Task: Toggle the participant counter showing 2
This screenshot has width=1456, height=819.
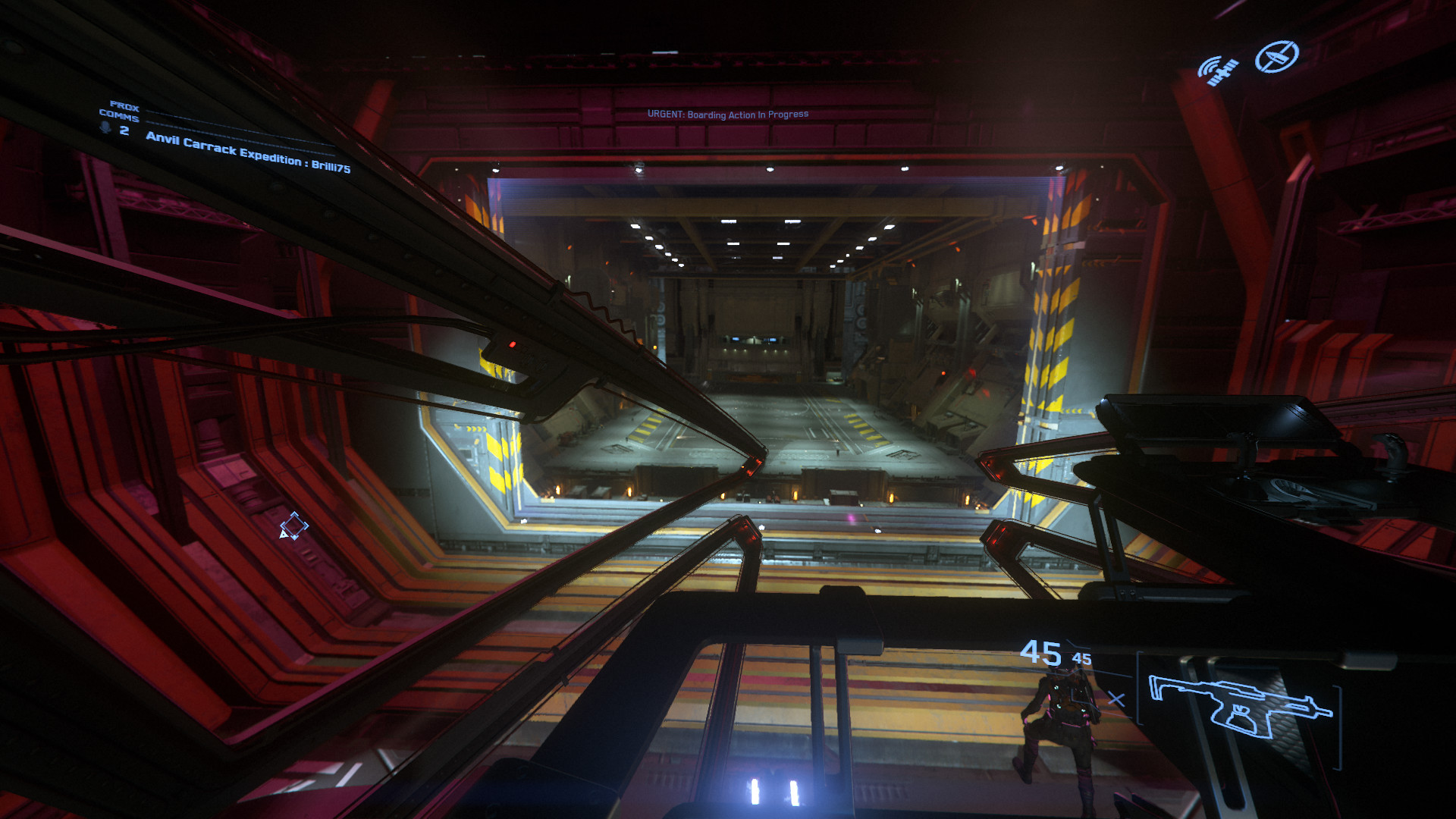Action: (x=124, y=130)
